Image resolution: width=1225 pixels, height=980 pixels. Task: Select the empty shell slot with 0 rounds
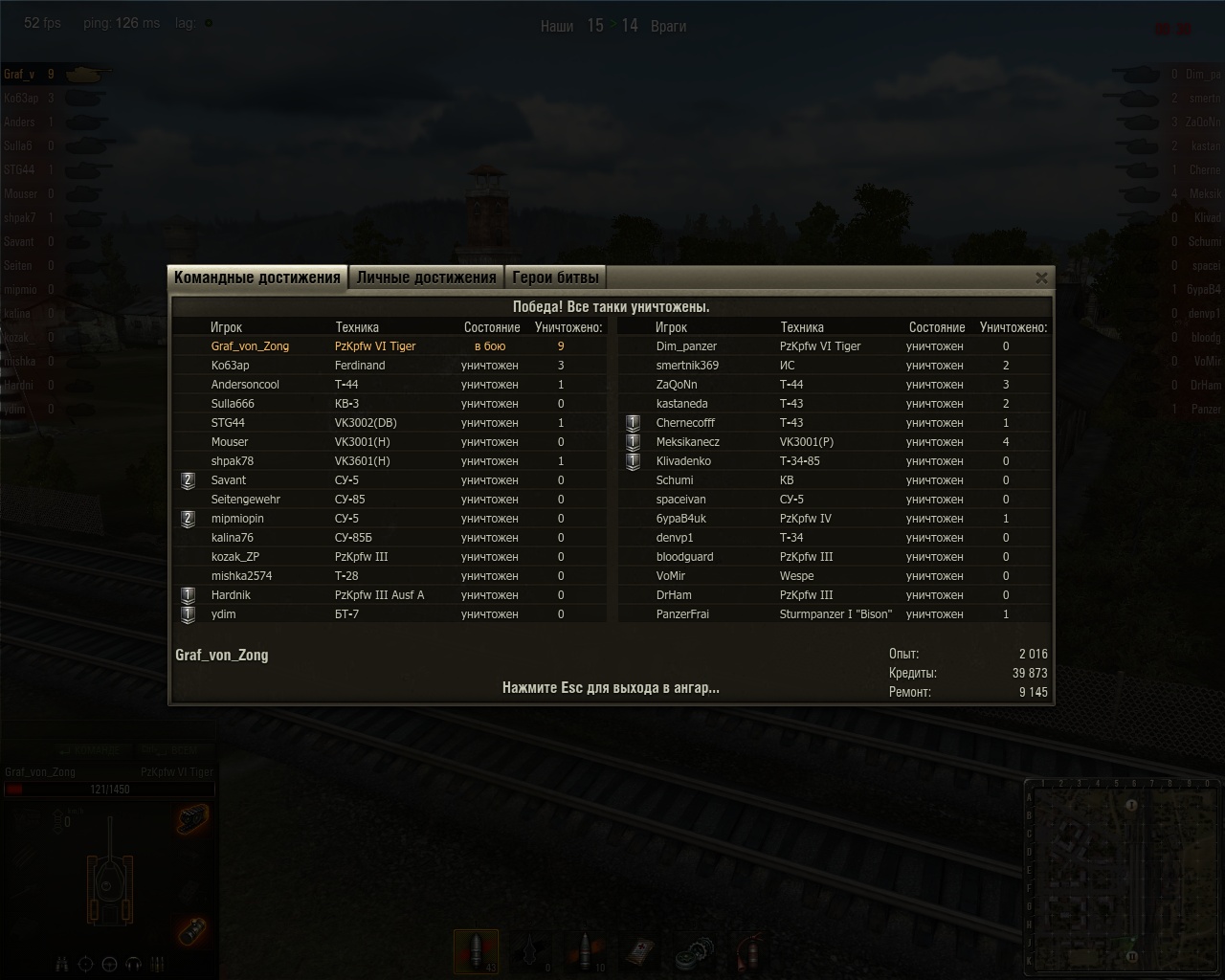coord(529,953)
